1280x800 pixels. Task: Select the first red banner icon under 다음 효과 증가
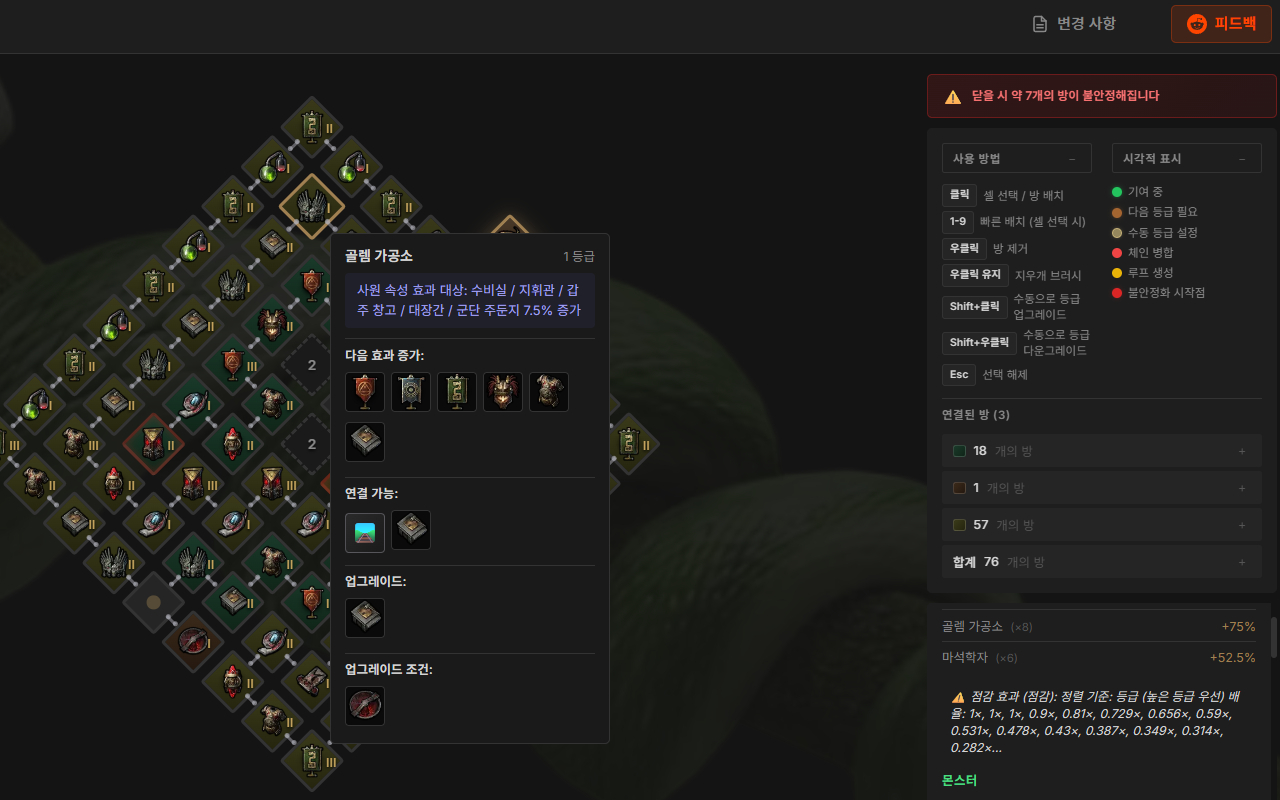tap(365, 391)
